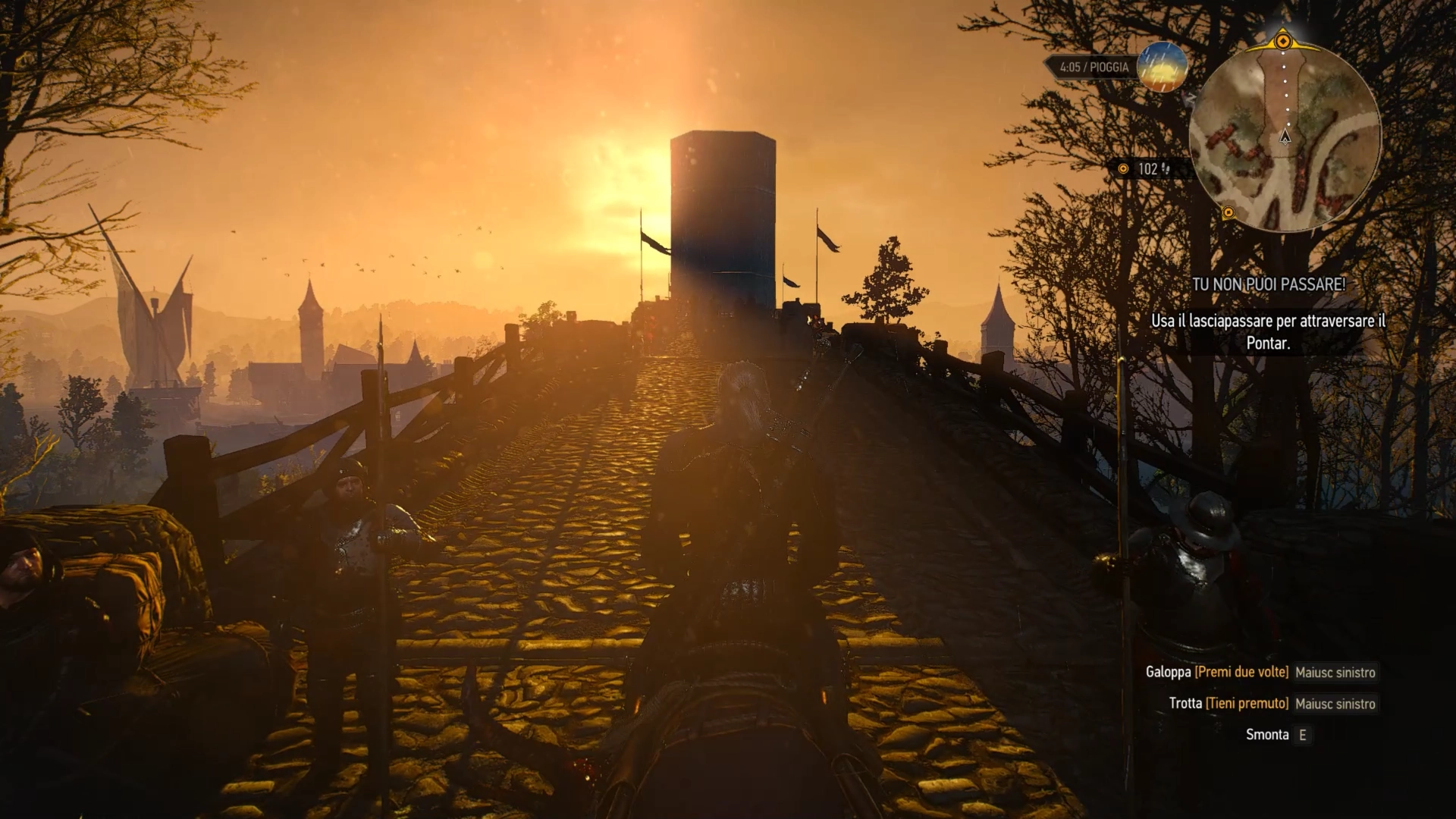This screenshot has height=819, width=1456.
Task: Click the player arrow on the minimap
Action: coord(1285,136)
